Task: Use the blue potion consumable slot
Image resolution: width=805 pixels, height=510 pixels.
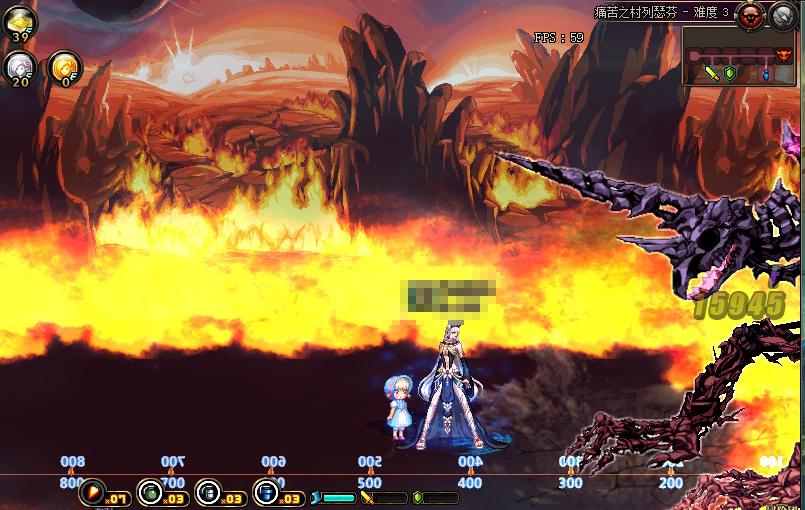Action: click(266, 491)
